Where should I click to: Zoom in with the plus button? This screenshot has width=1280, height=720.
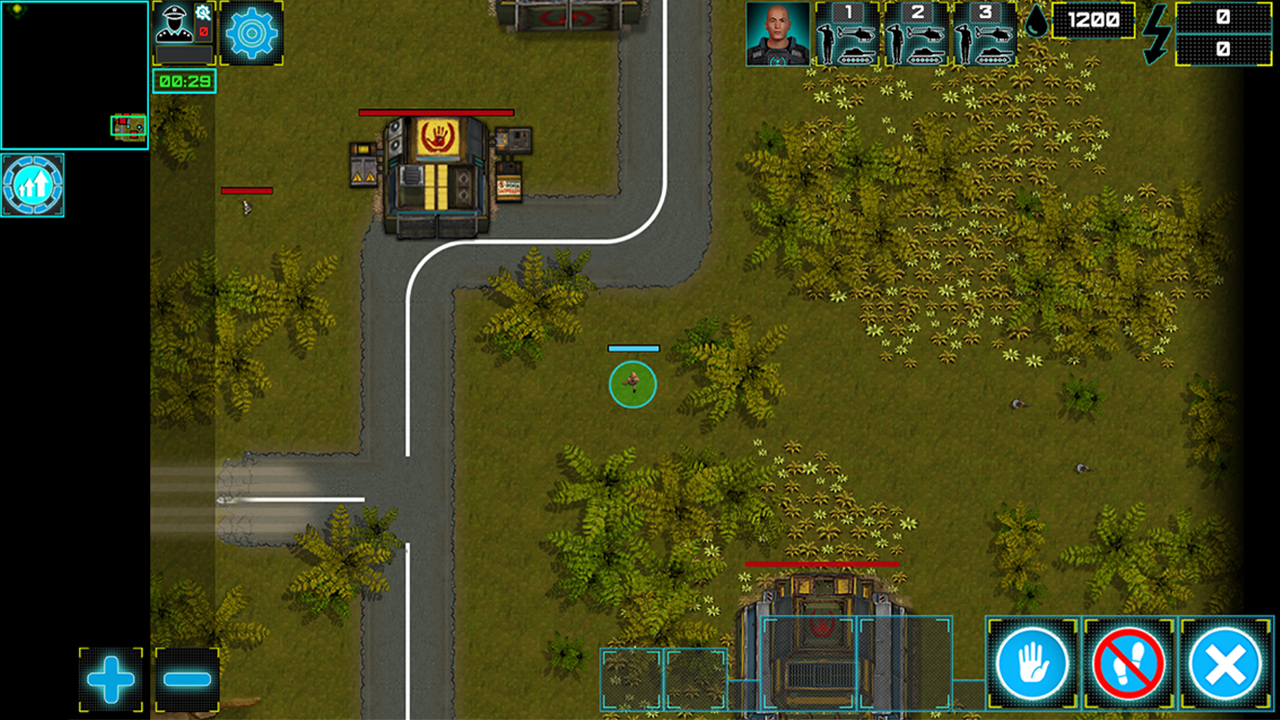(x=110, y=679)
